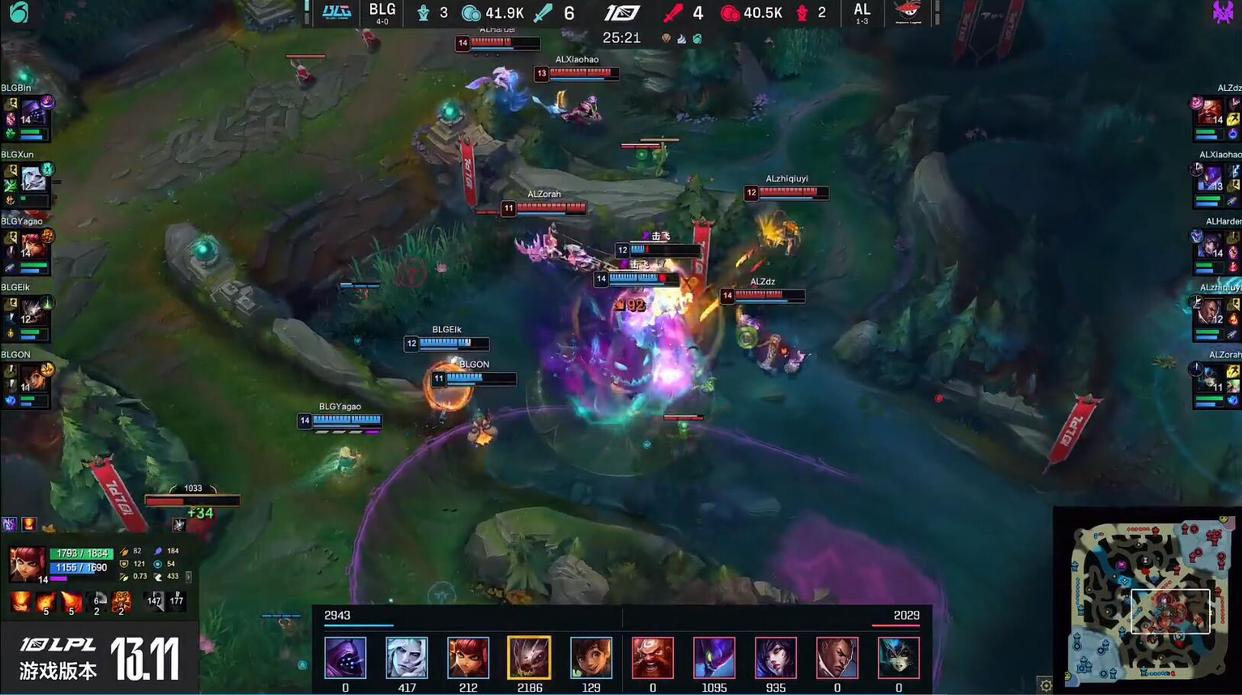Select Annie's portrait in the bottom damage bar
Viewport: 1242px width, 695px height.
(468, 658)
